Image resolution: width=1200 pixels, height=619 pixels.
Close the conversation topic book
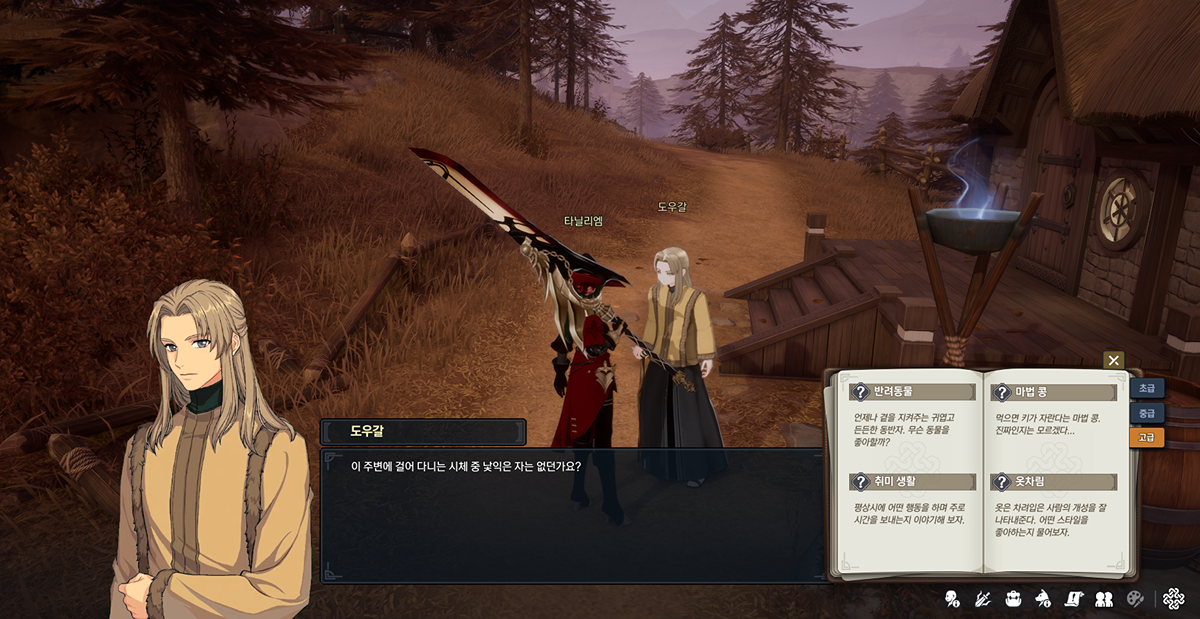click(1113, 360)
